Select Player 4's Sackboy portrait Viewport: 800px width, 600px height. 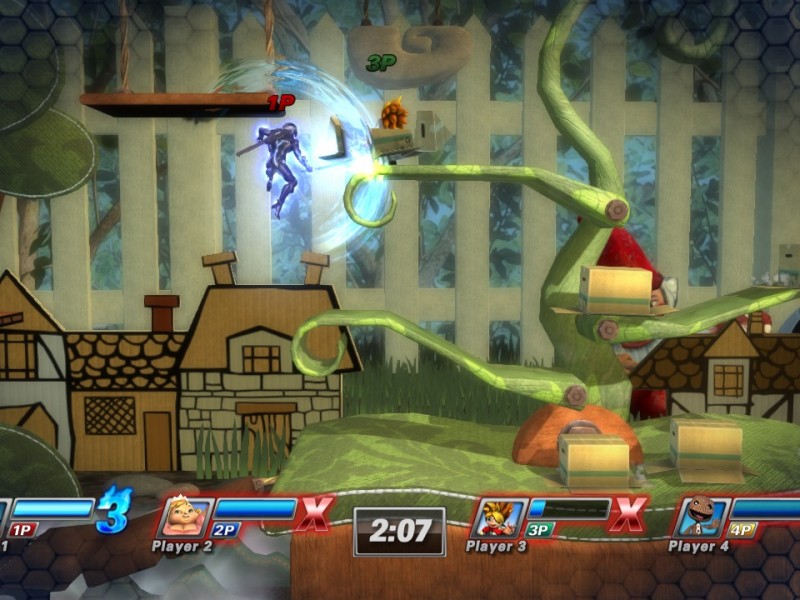[700, 518]
